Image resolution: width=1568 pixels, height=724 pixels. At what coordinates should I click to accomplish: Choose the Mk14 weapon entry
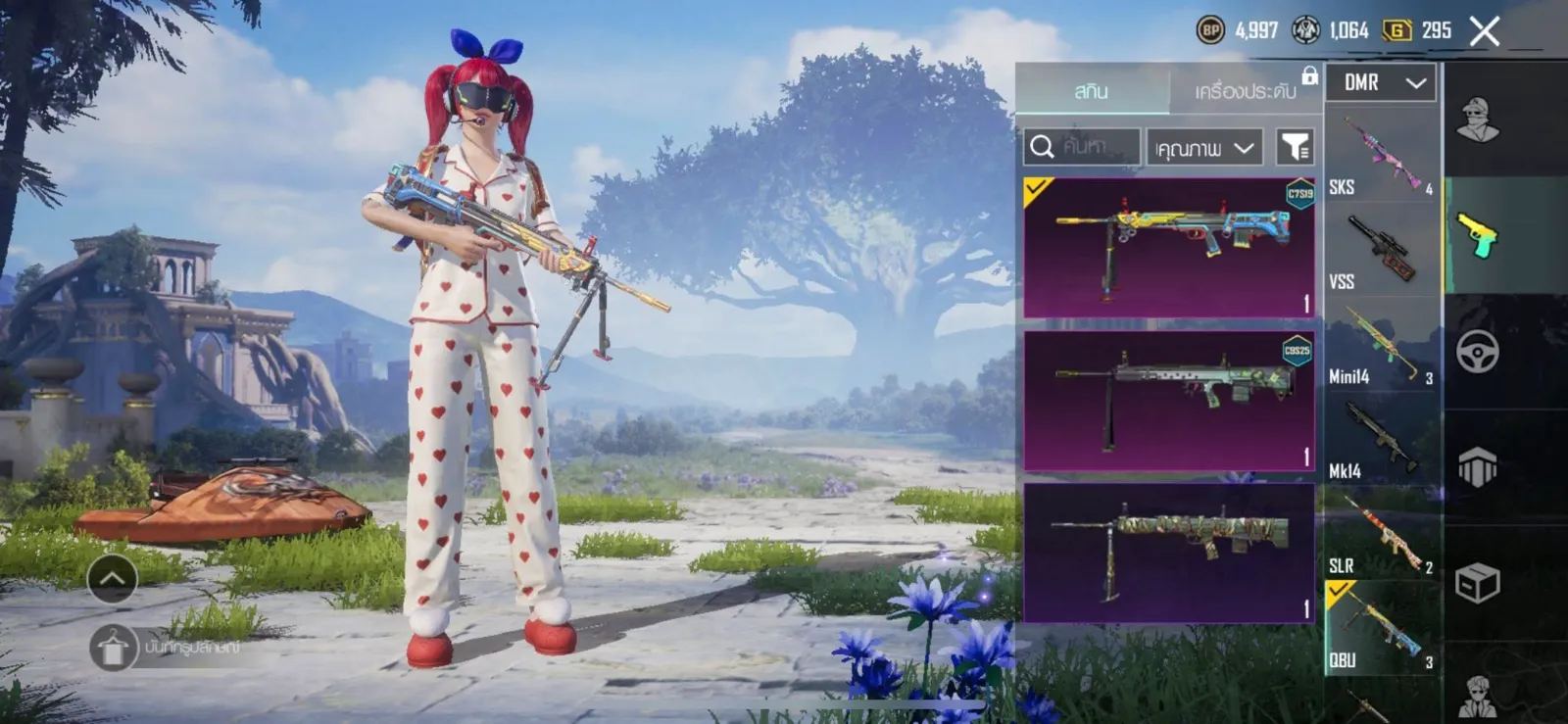click(1382, 440)
